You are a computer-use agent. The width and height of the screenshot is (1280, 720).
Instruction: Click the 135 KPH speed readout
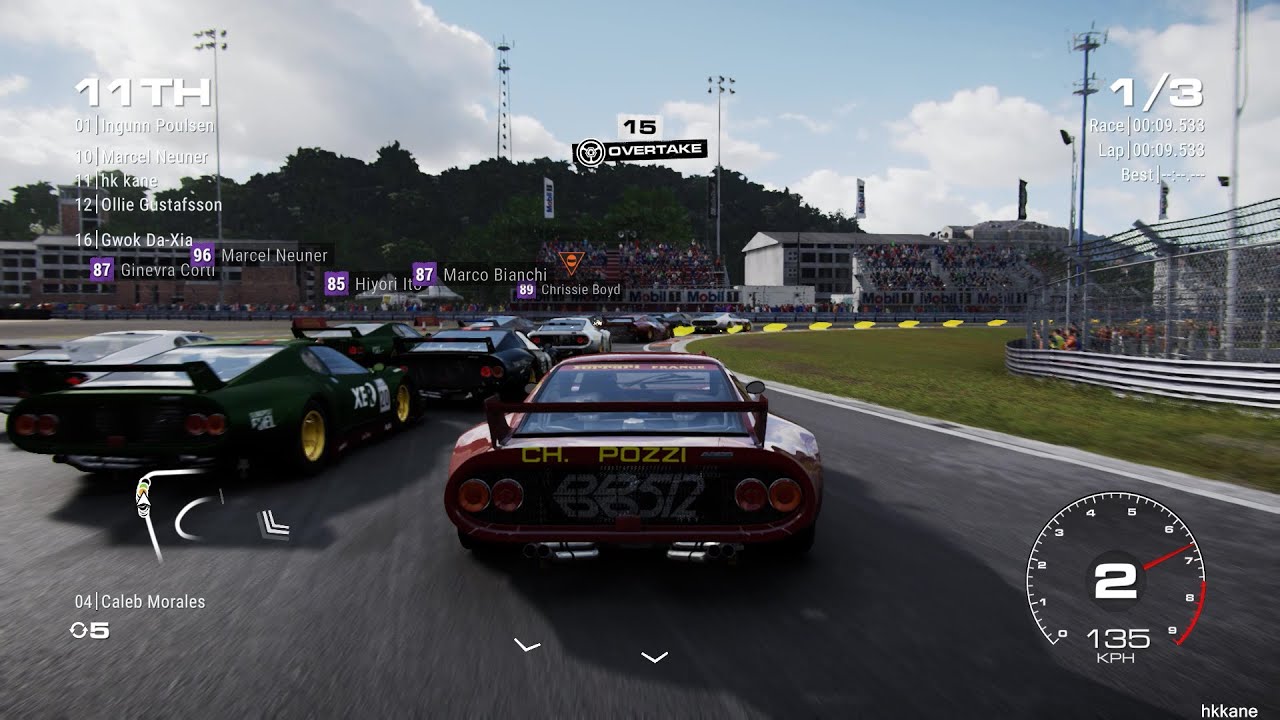(1117, 645)
